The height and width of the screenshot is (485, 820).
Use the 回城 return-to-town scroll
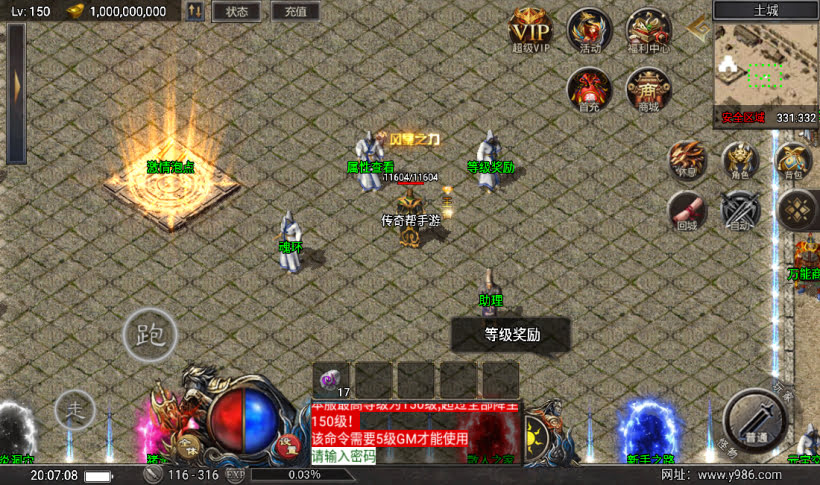pos(687,210)
